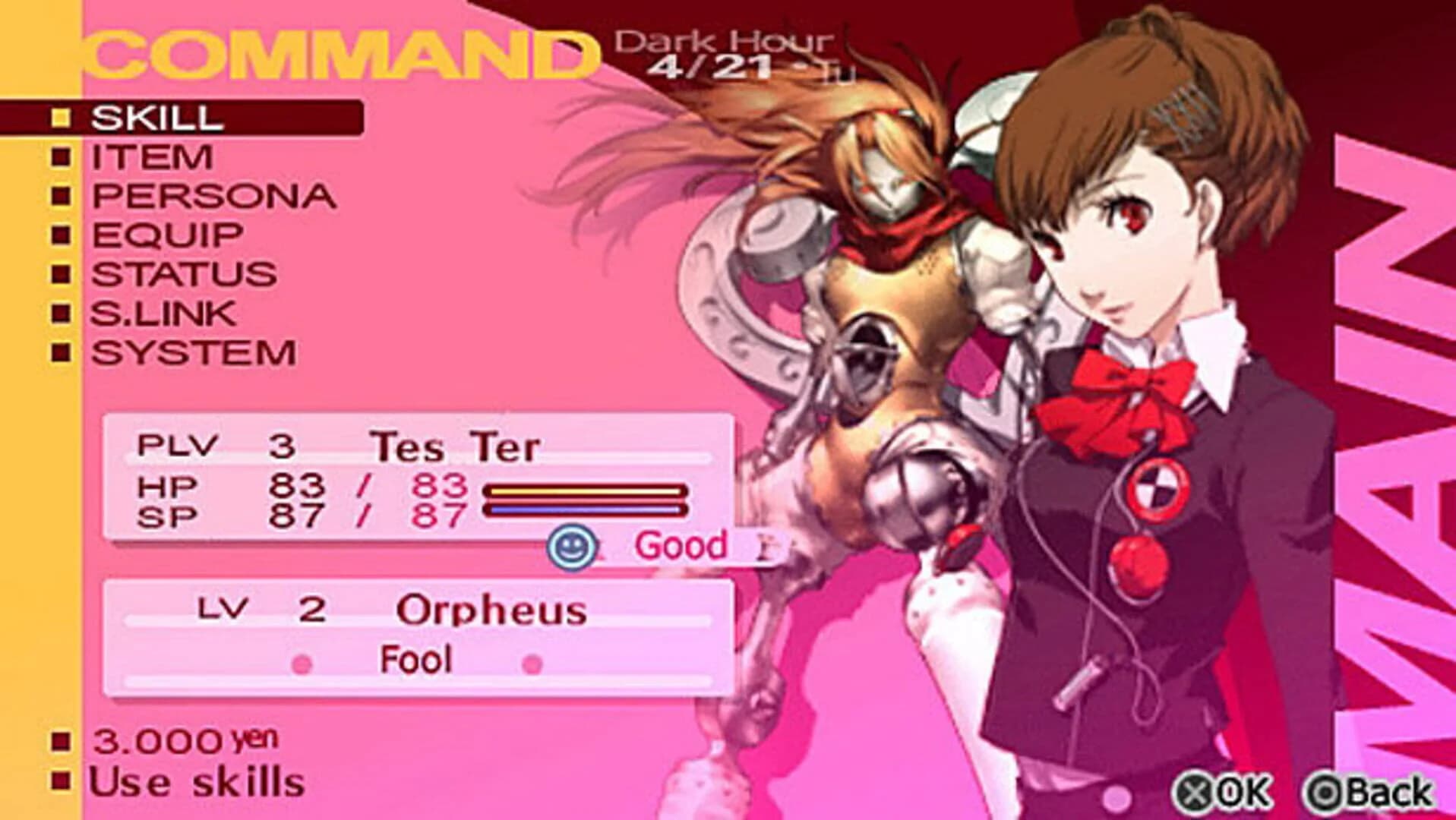The height and width of the screenshot is (820, 1456).
Task: Select the EQUIP command
Action: [166, 233]
